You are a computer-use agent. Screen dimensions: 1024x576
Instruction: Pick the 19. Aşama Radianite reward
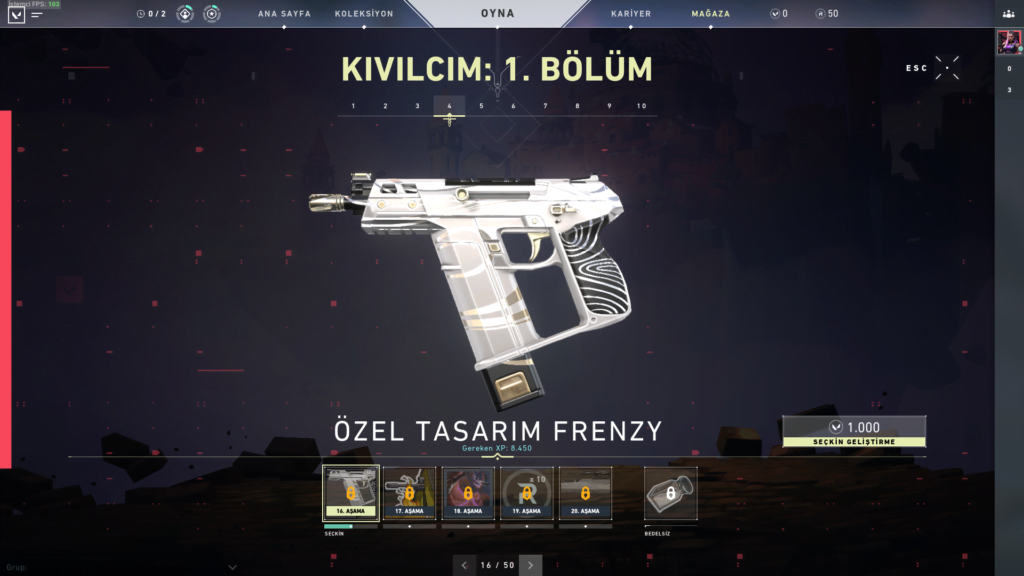(x=526, y=493)
